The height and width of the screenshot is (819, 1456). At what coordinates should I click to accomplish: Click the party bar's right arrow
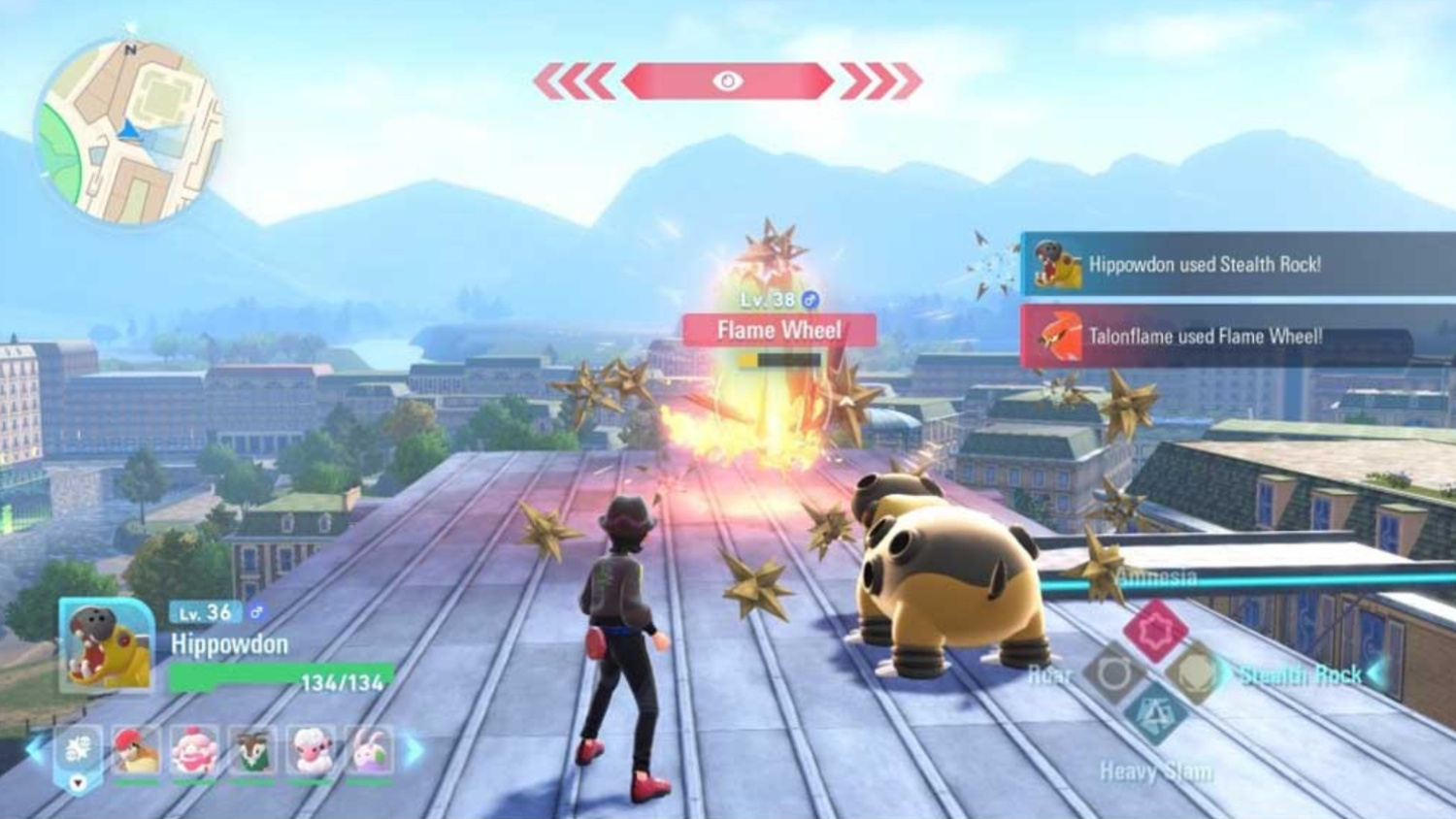click(414, 749)
